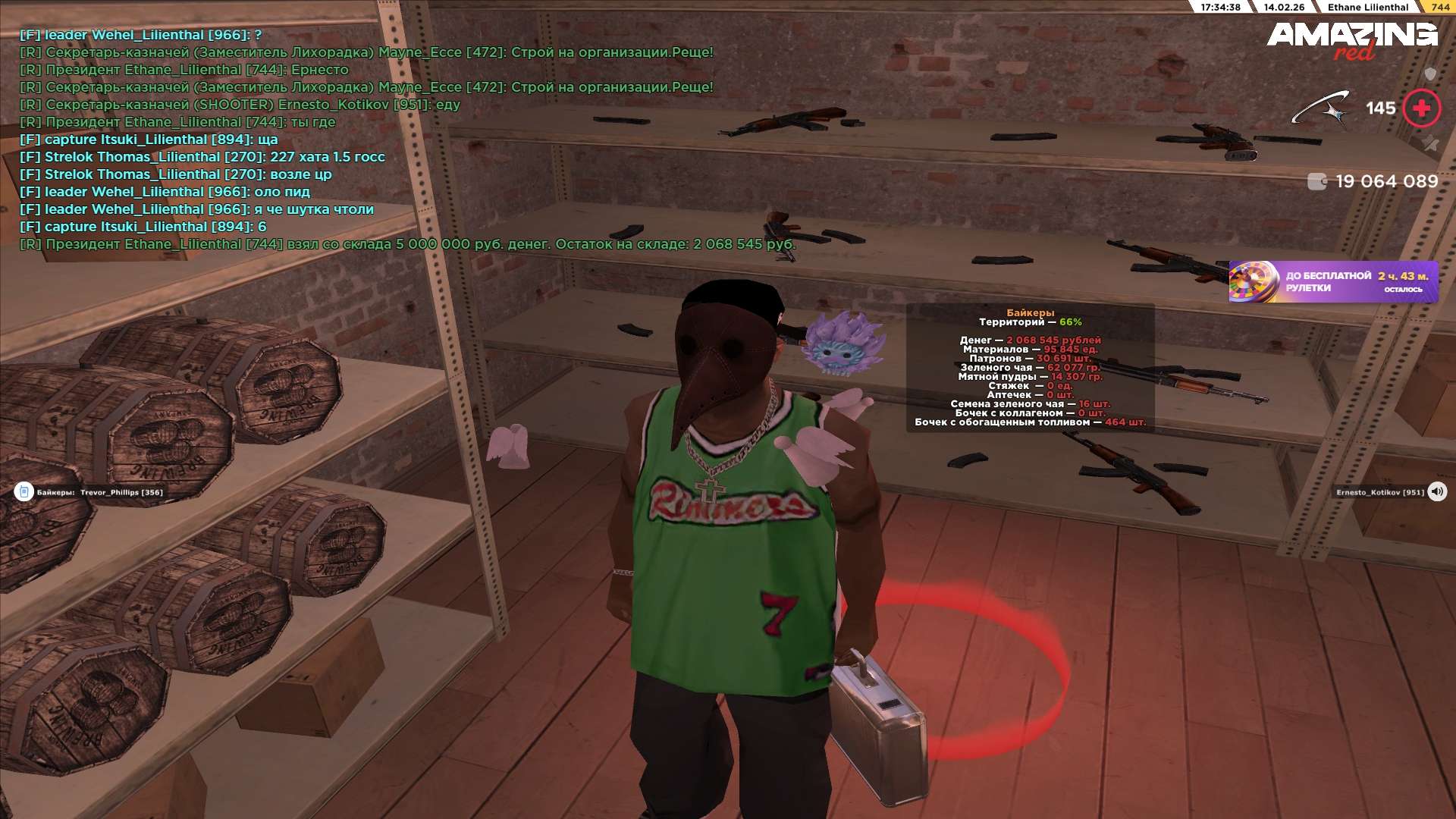This screenshot has width=1456, height=819.
Task: Click the warehouse withdrawal chat message
Action: click(x=407, y=244)
